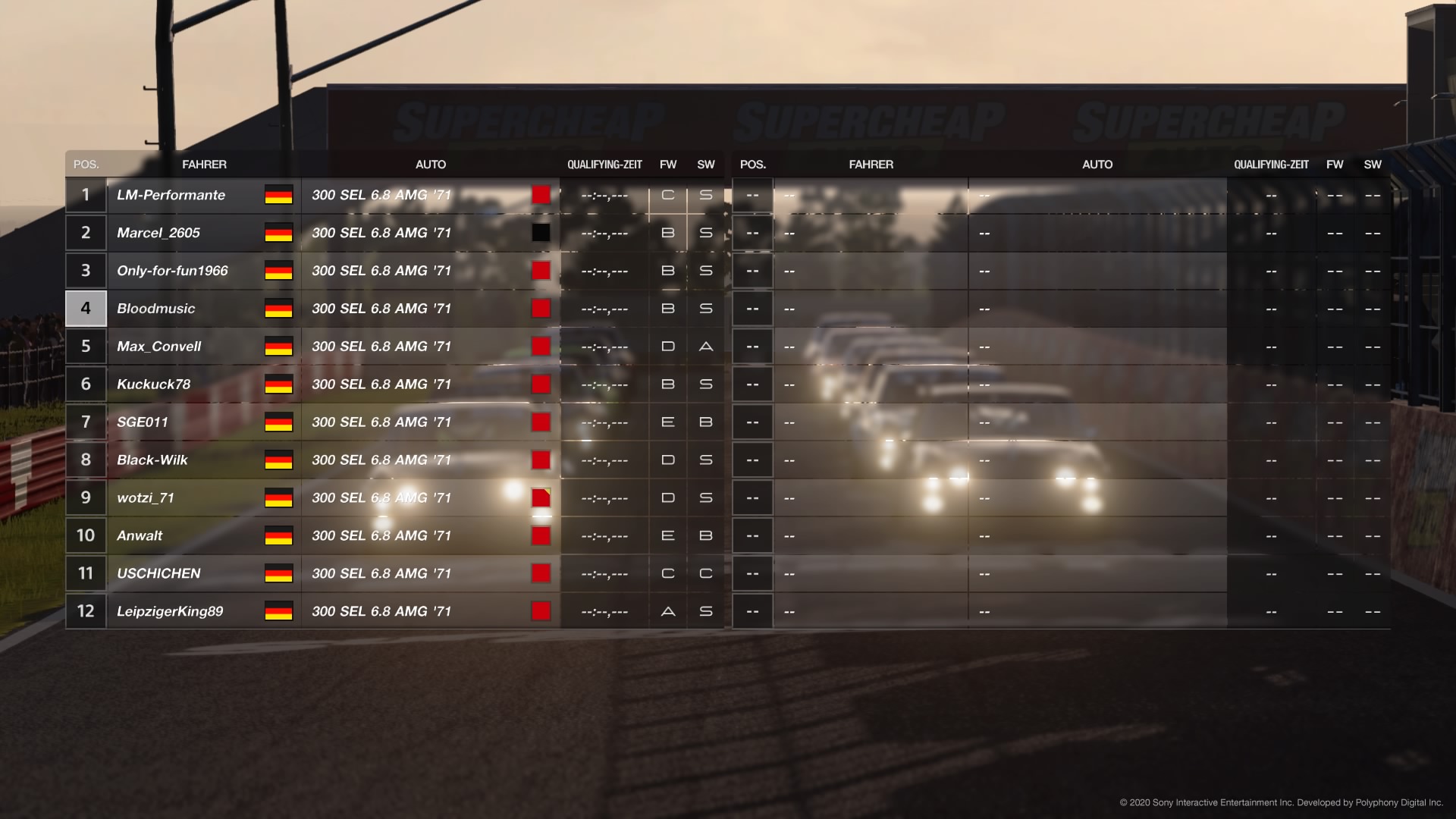Toggle the SW rating 'A' for Max_Convell

(x=704, y=346)
